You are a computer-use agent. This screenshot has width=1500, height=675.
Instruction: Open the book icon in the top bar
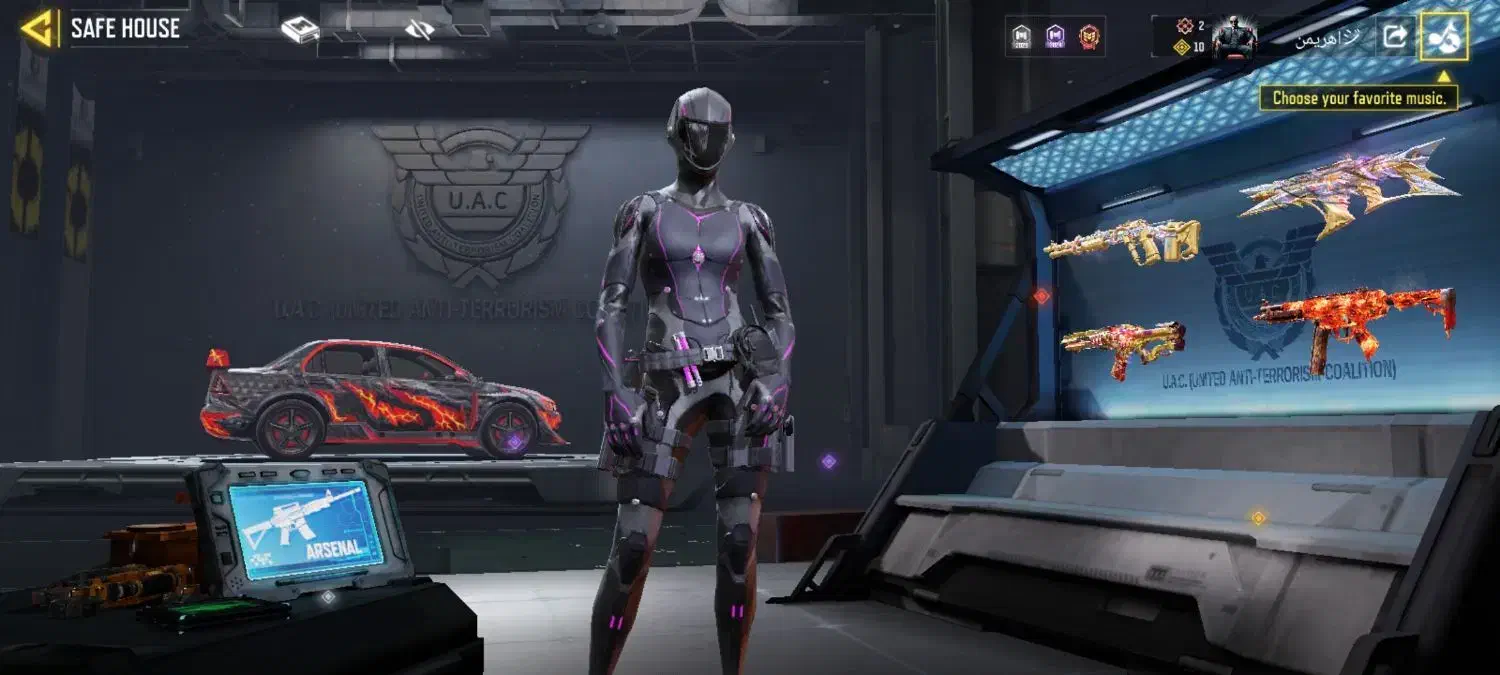coord(300,30)
